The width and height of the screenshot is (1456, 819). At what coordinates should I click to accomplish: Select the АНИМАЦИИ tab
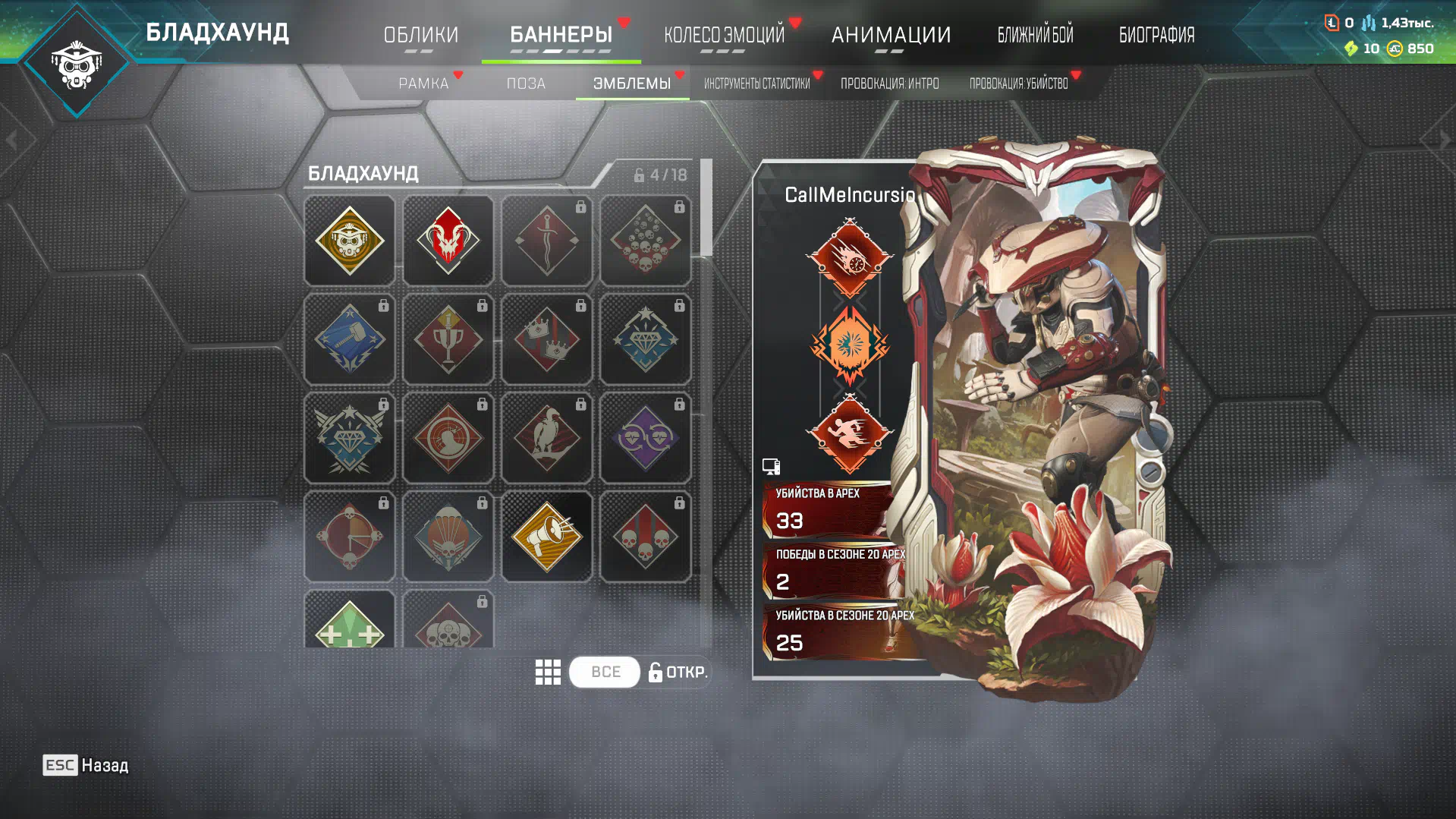pos(891,35)
